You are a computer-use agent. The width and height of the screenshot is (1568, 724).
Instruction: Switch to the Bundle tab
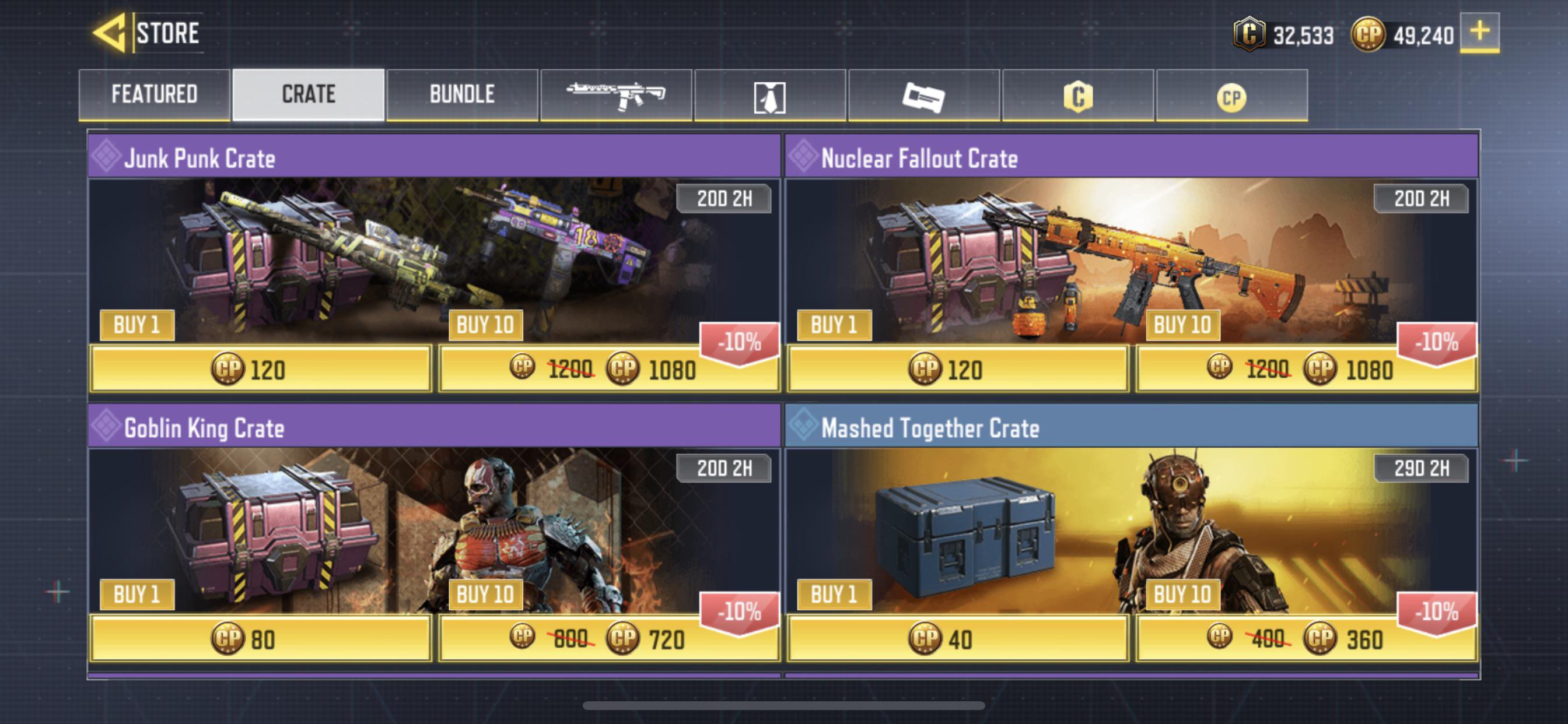point(462,94)
